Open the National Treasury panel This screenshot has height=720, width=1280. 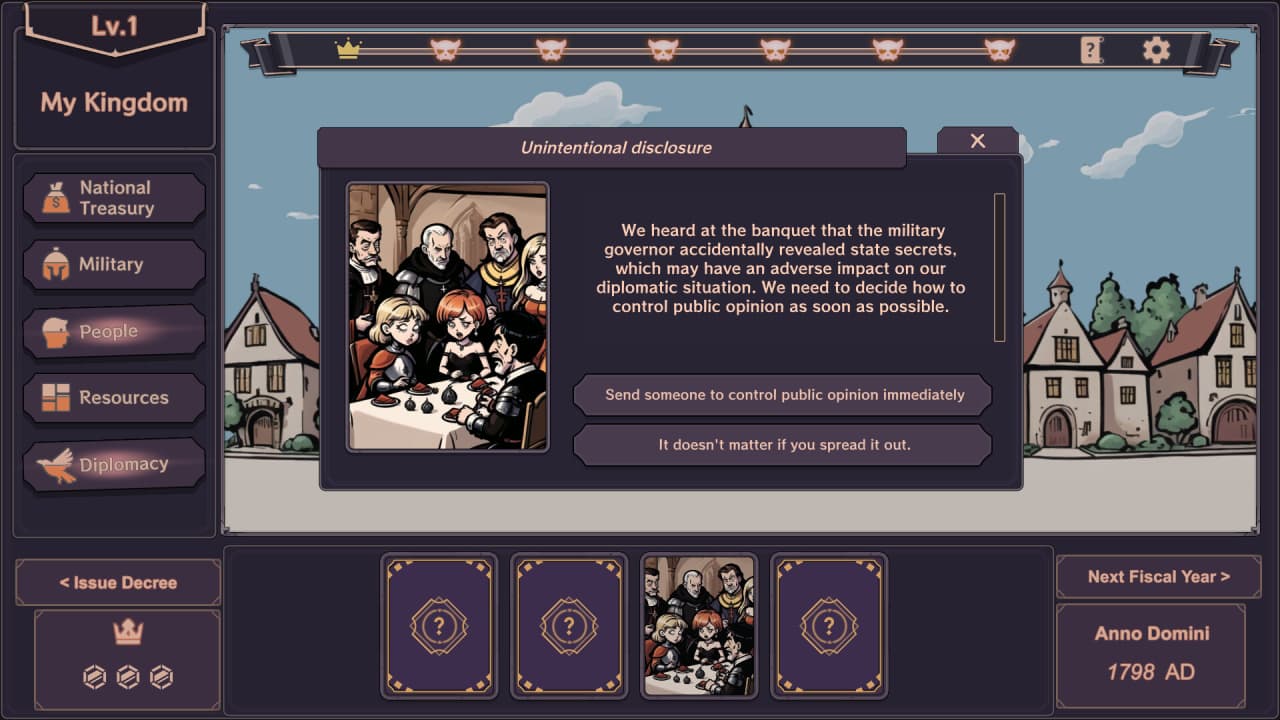pyautogui.click(x=114, y=198)
